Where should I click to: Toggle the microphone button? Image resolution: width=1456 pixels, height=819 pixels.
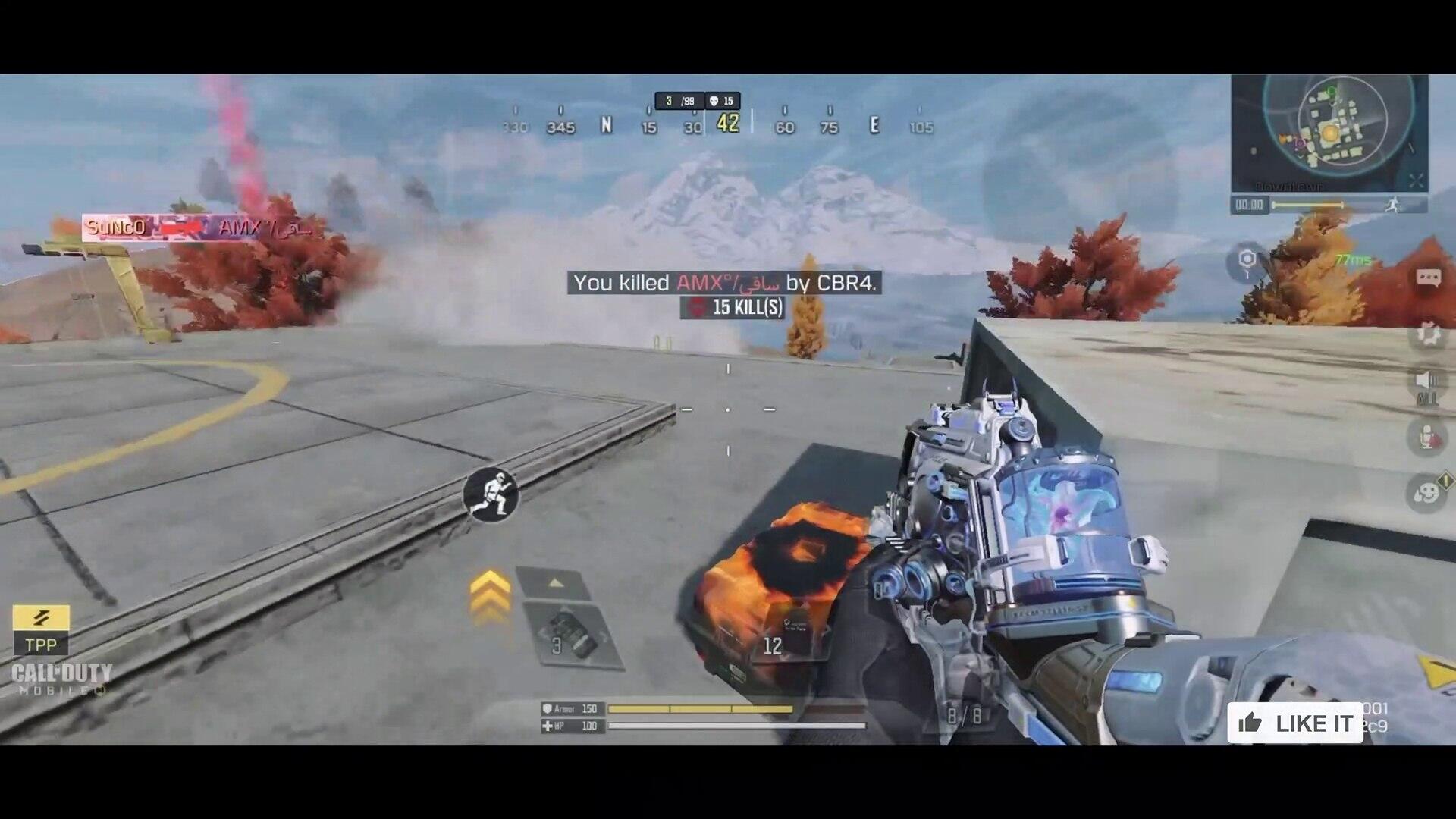1426,438
